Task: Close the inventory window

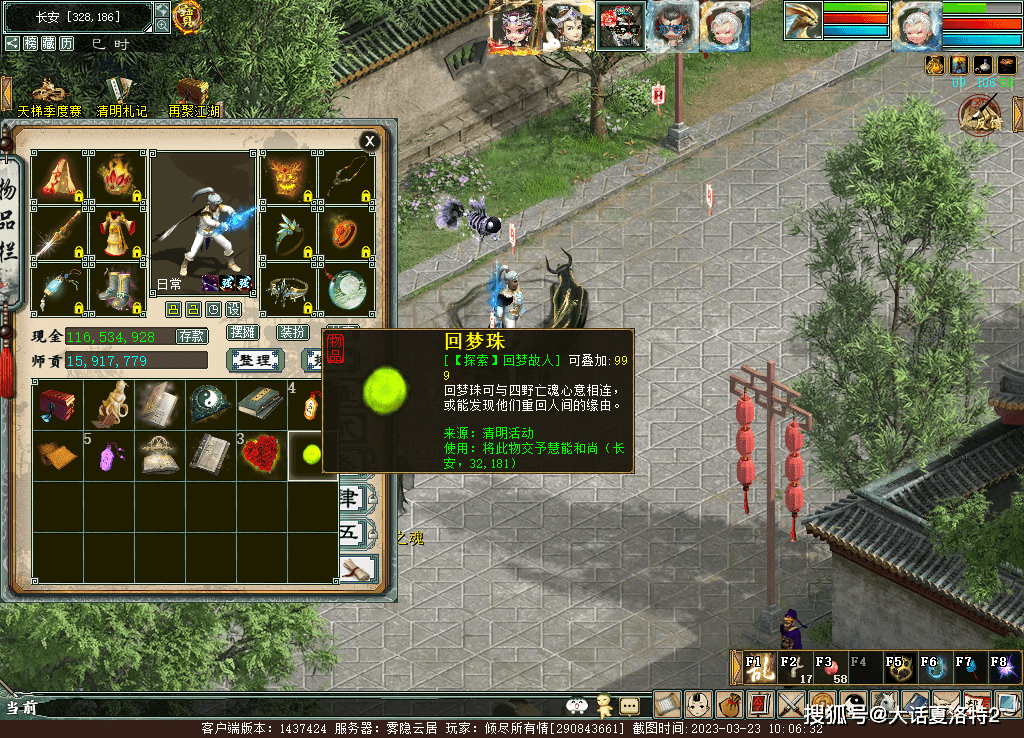Action: click(370, 141)
